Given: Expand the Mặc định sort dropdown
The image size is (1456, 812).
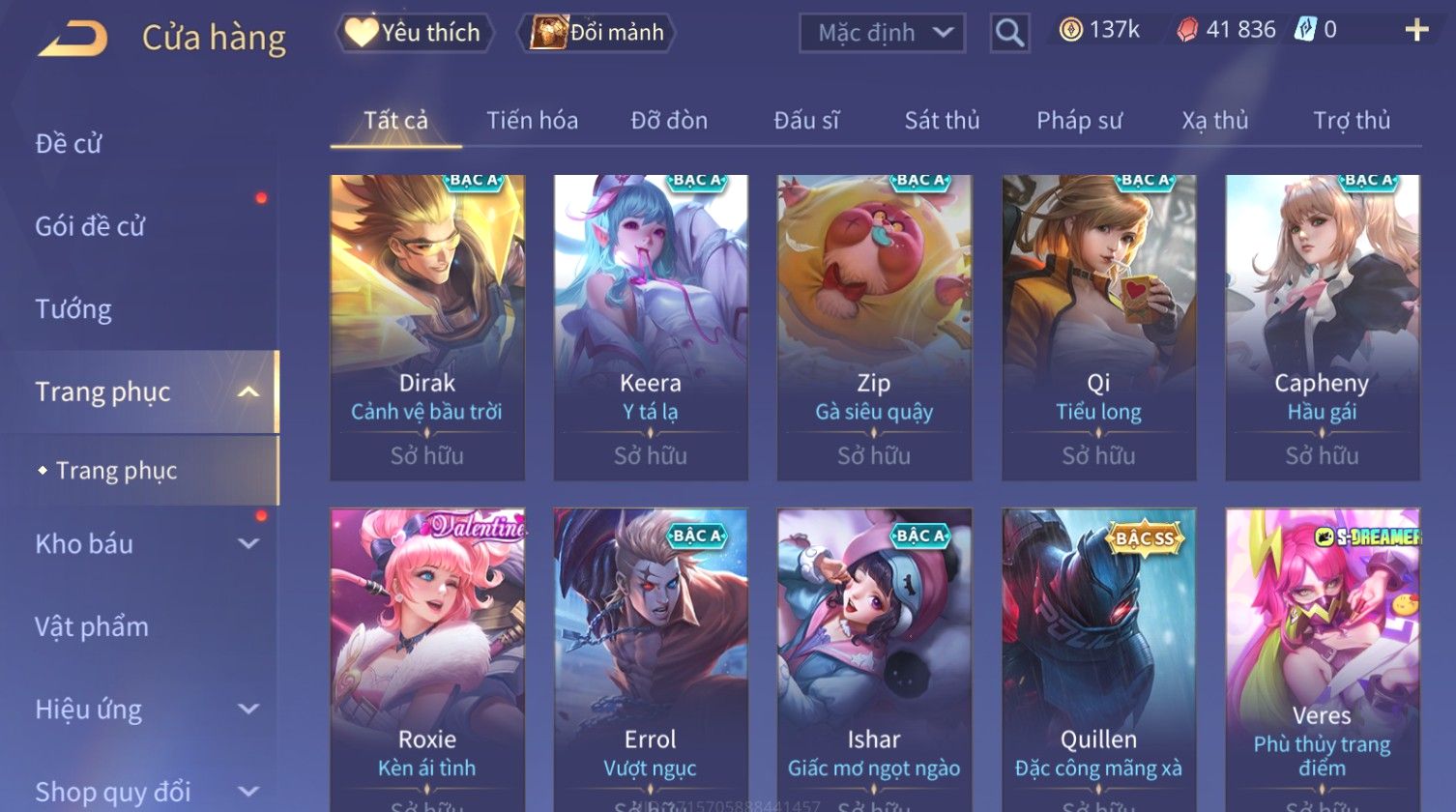Looking at the screenshot, I should [x=882, y=34].
